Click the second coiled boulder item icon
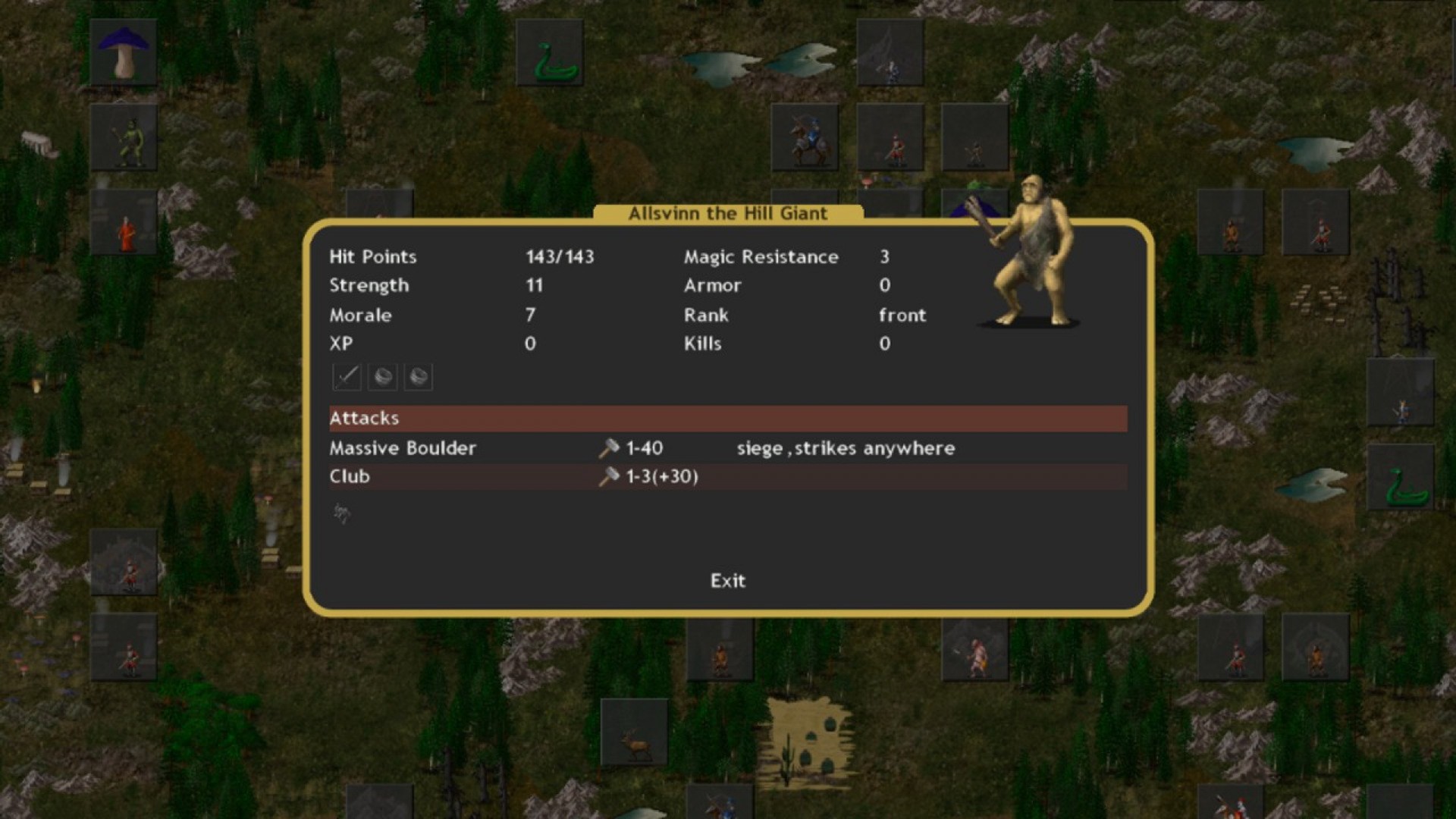The width and height of the screenshot is (1456, 819). click(419, 376)
